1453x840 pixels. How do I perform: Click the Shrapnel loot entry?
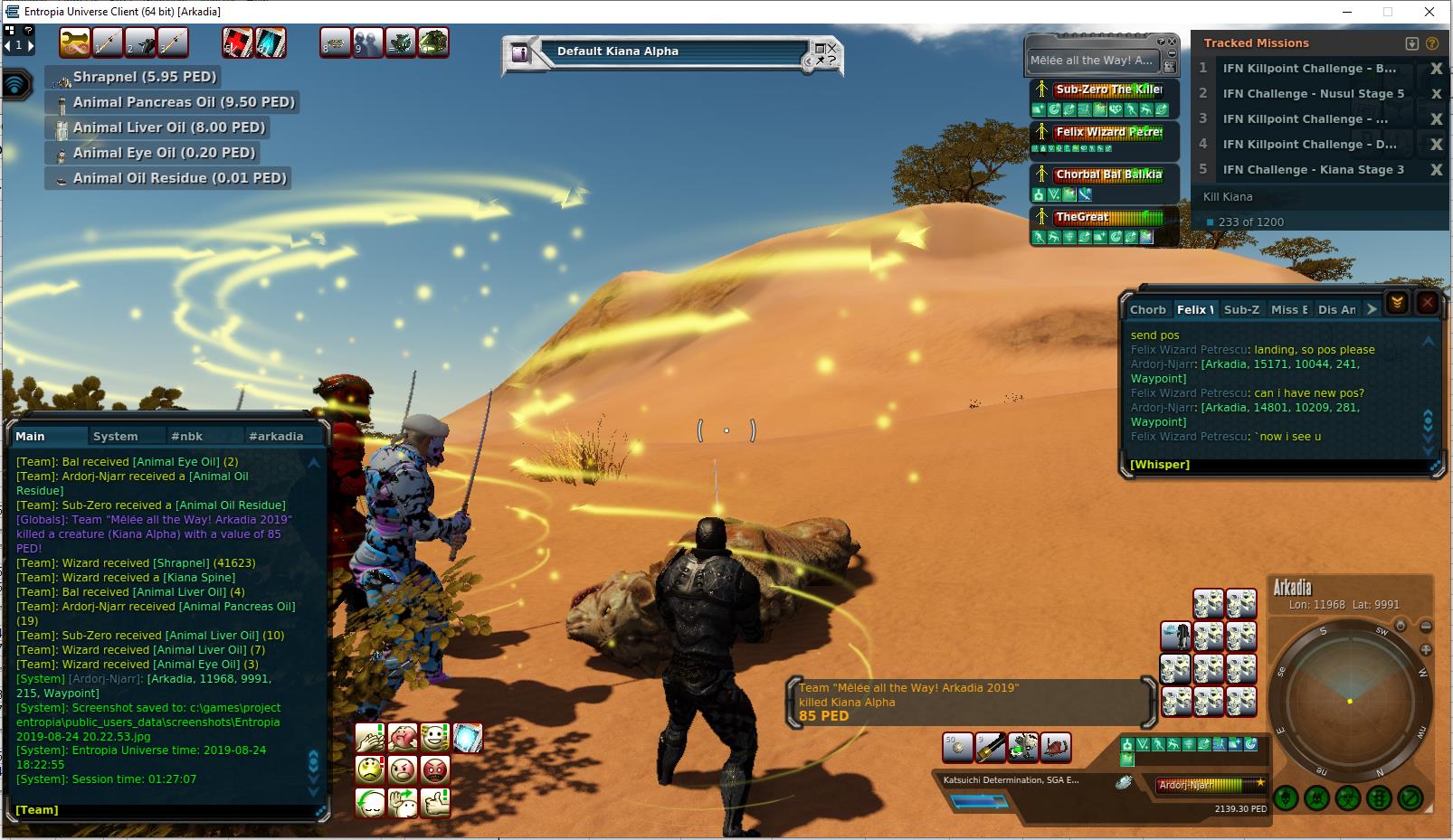145,77
